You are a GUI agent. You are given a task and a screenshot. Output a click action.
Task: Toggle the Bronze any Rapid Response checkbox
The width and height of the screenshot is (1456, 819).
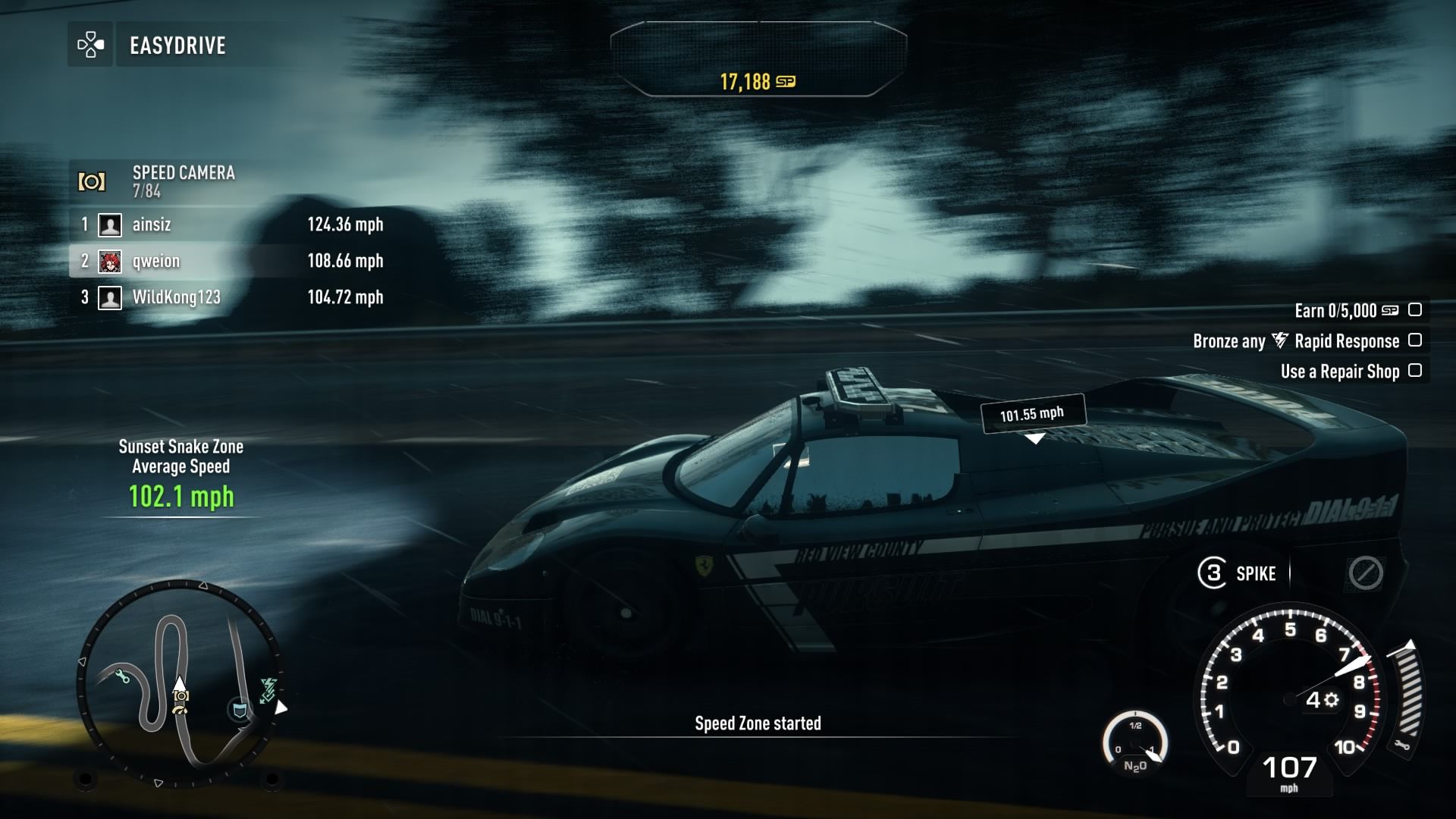[x=1414, y=340]
